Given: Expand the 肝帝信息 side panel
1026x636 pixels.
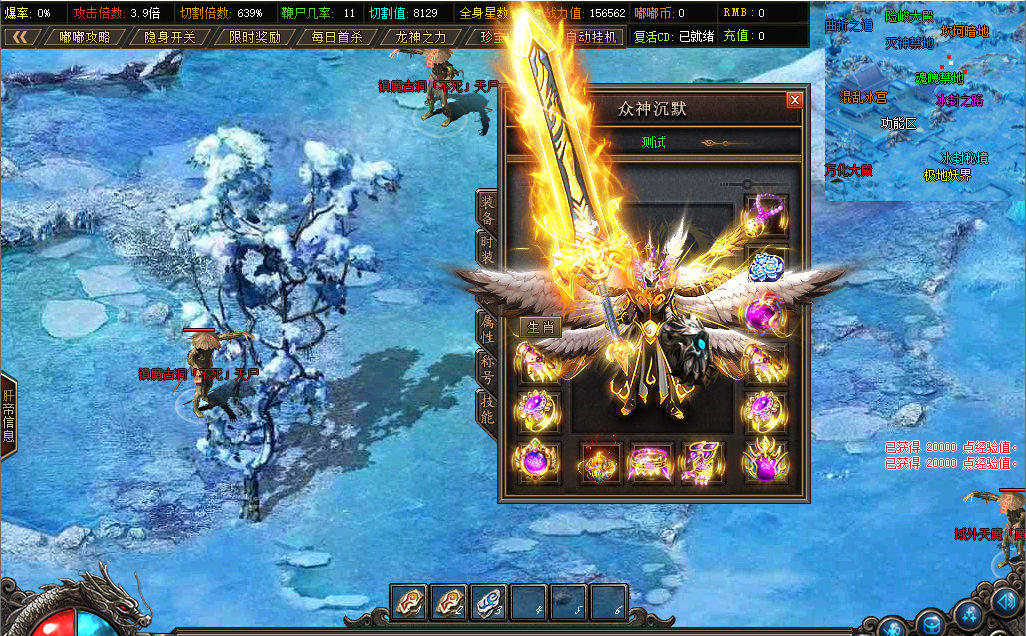Looking at the screenshot, I should point(8,417).
